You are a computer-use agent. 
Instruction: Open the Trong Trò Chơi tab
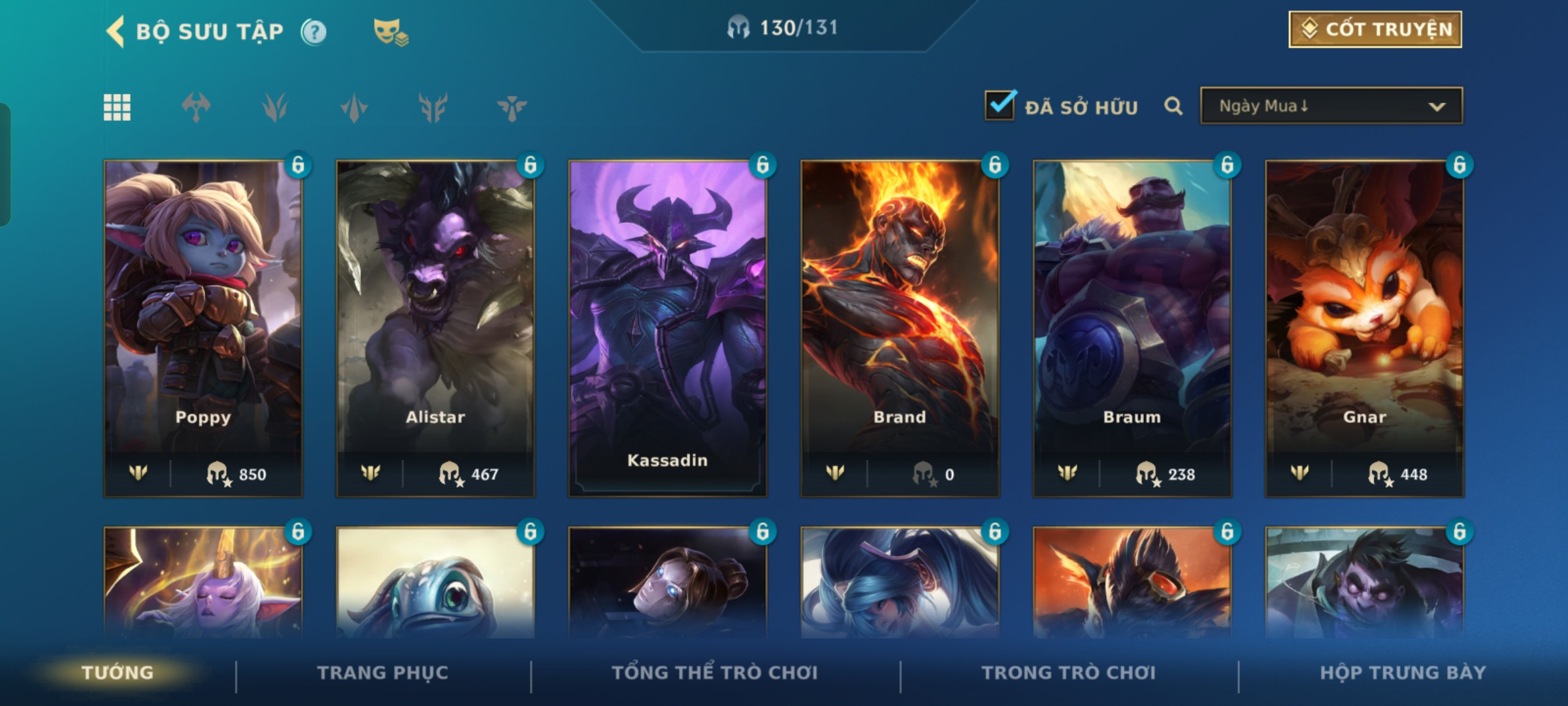(1068, 673)
